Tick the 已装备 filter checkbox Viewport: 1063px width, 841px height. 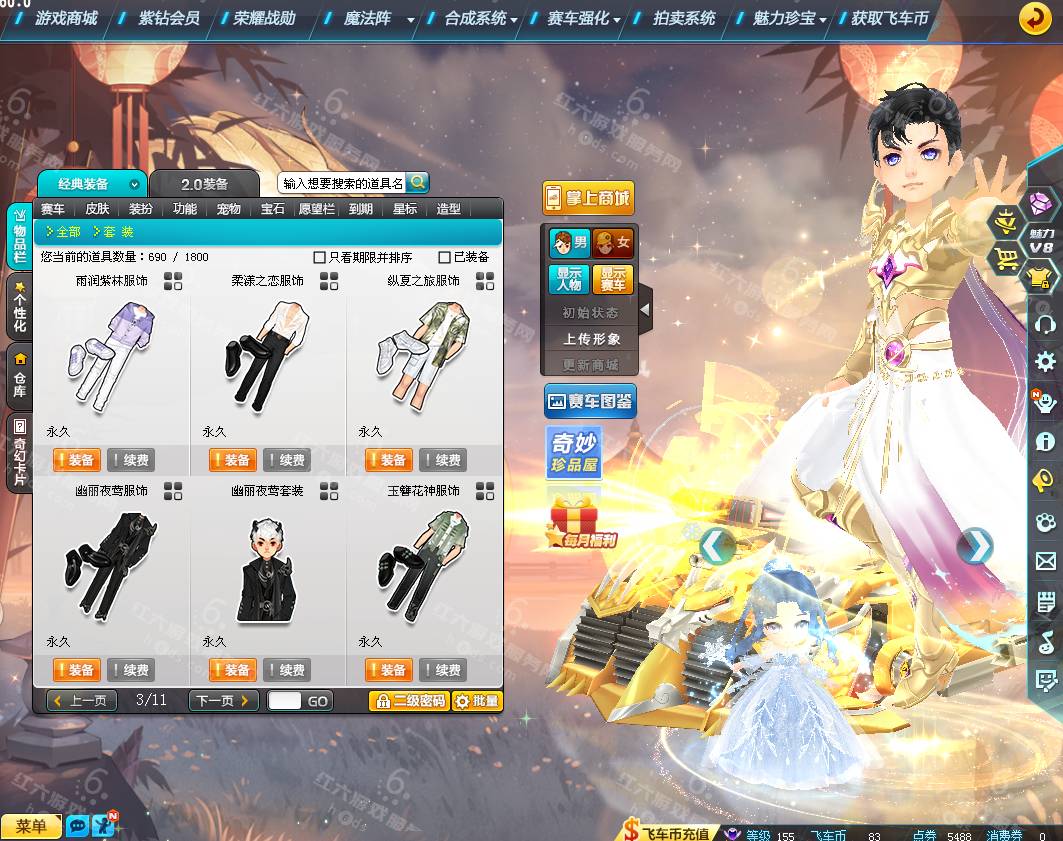coord(445,257)
